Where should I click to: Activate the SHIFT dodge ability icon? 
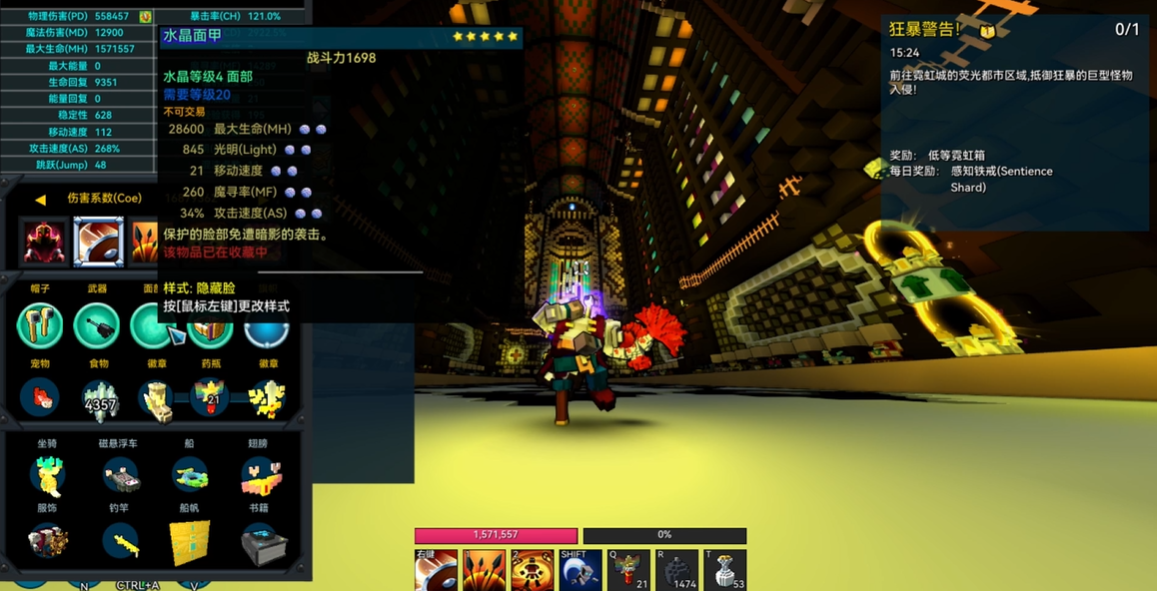pyautogui.click(x=580, y=571)
